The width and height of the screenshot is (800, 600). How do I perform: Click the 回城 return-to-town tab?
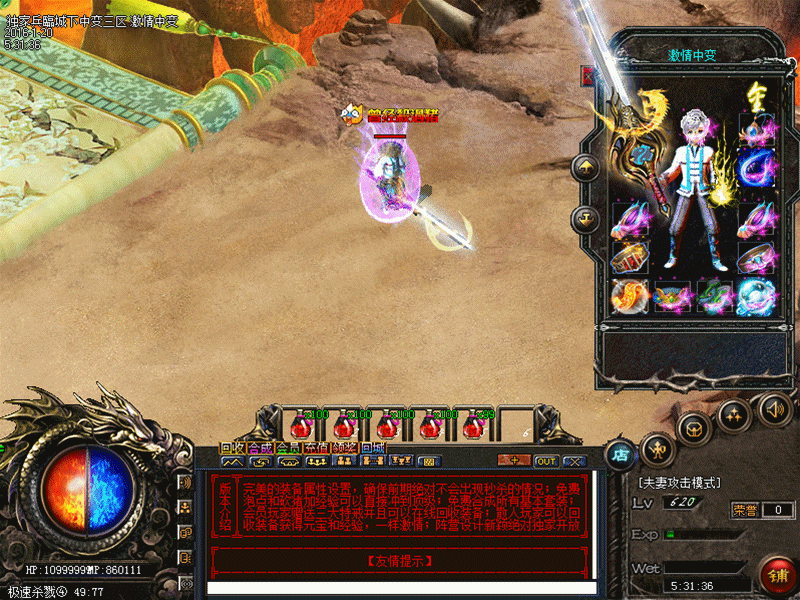click(373, 447)
